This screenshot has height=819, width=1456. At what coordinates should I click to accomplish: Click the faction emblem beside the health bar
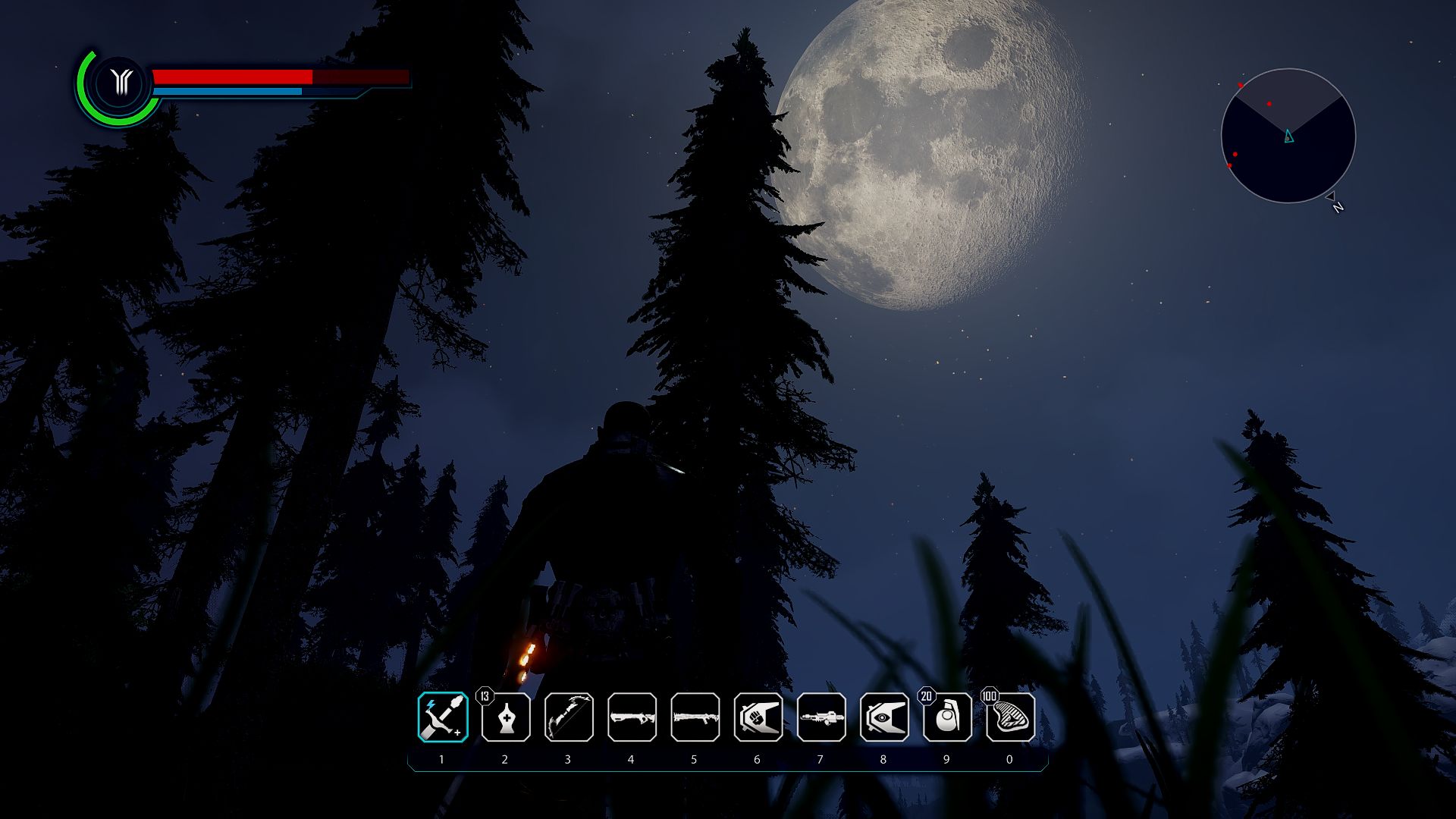(x=121, y=82)
